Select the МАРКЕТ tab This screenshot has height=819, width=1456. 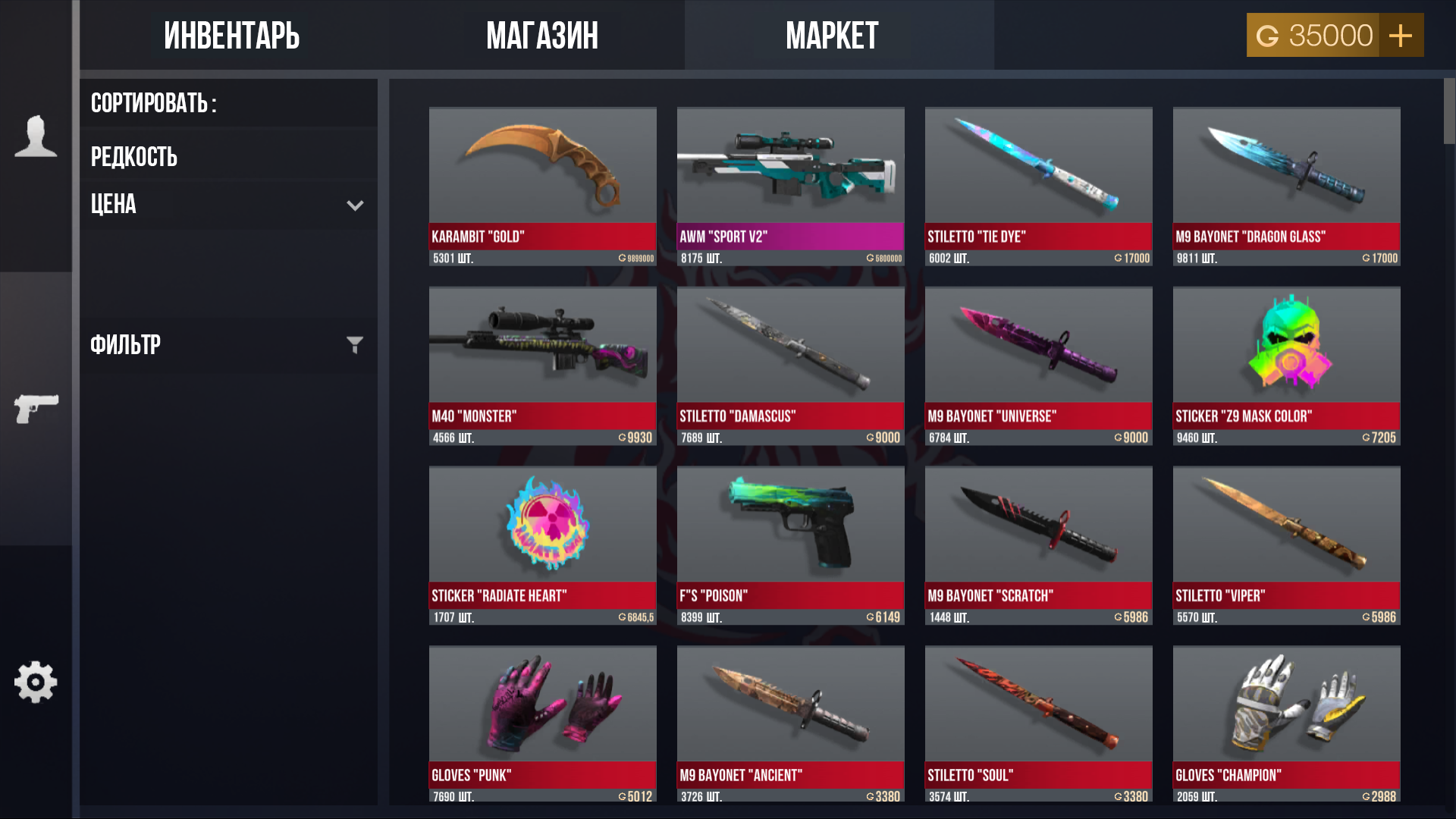833,34
